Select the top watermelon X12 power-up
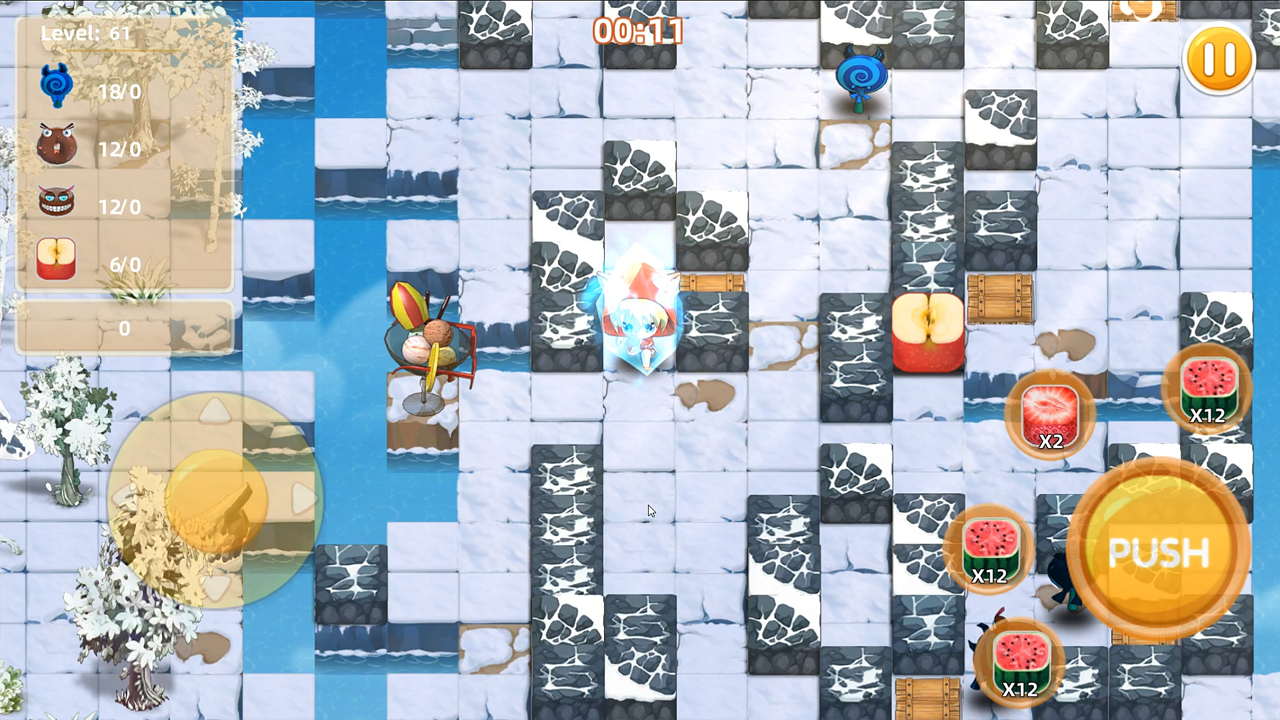This screenshot has width=1280, height=720. 1208,390
